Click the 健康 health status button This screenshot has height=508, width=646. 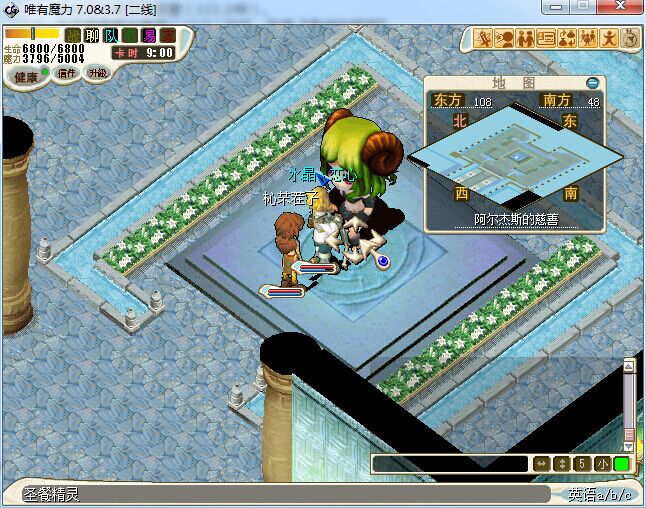[x=27, y=77]
